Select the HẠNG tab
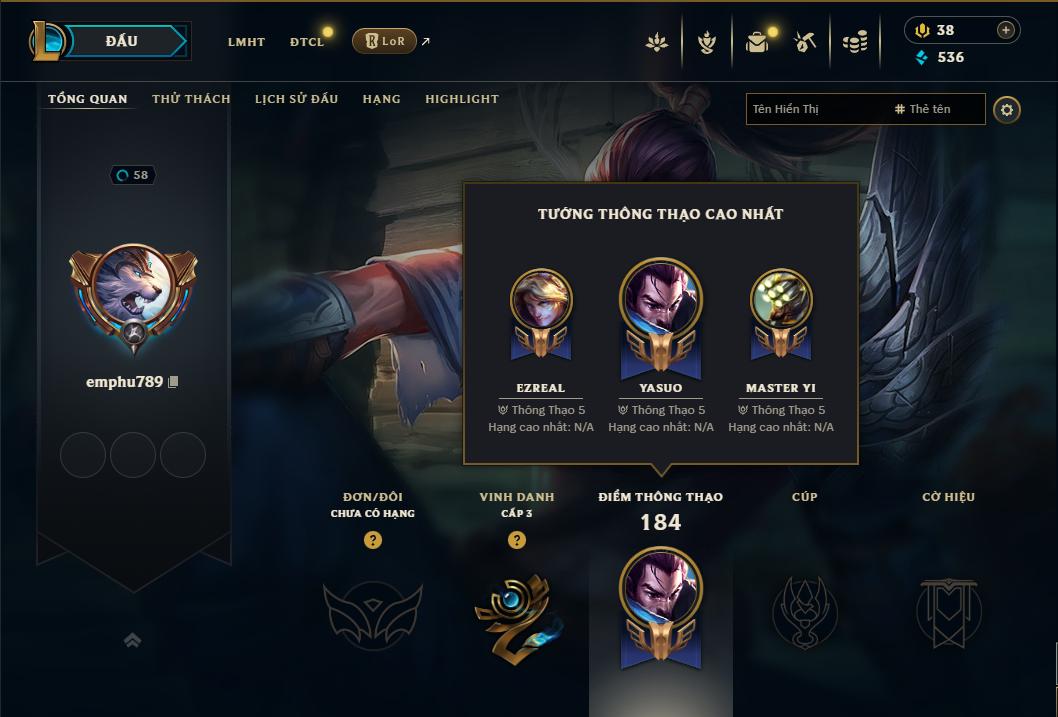 (x=381, y=99)
